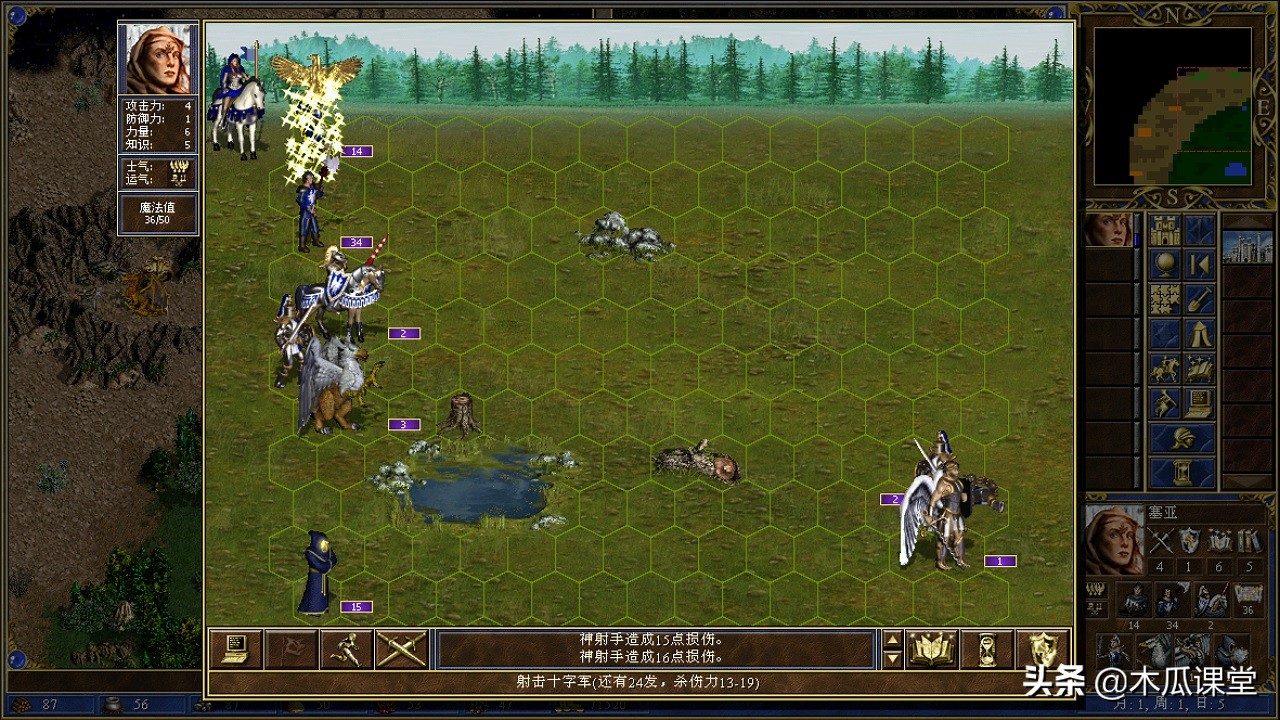This screenshot has height=720, width=1280.
Task: Defend with the shield button
Action: [x=1042, y=649]
